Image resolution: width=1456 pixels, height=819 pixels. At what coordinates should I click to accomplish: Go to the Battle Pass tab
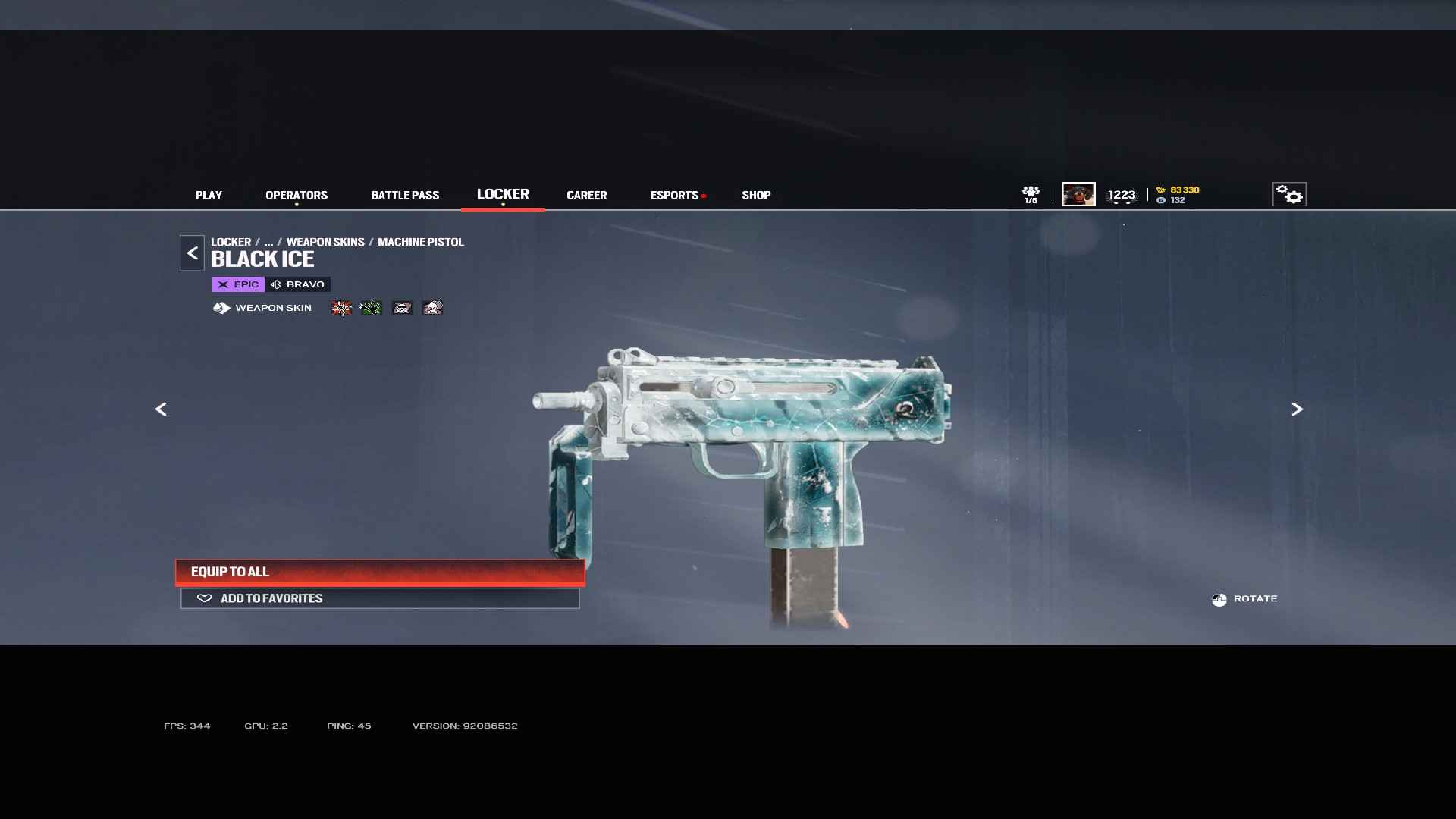click(x=405, y=195)
